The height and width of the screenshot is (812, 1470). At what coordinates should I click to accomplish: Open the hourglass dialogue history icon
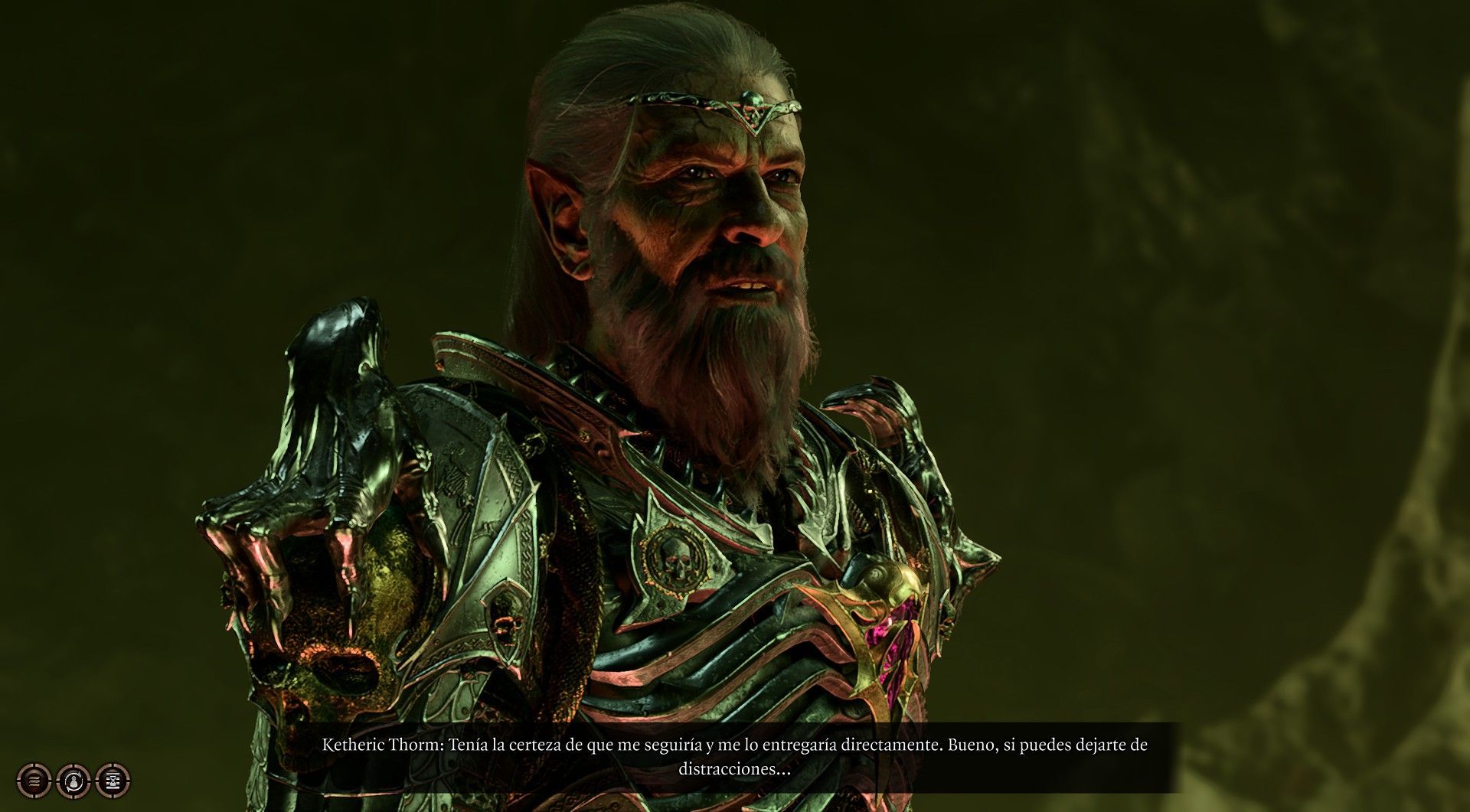point(113,781)
